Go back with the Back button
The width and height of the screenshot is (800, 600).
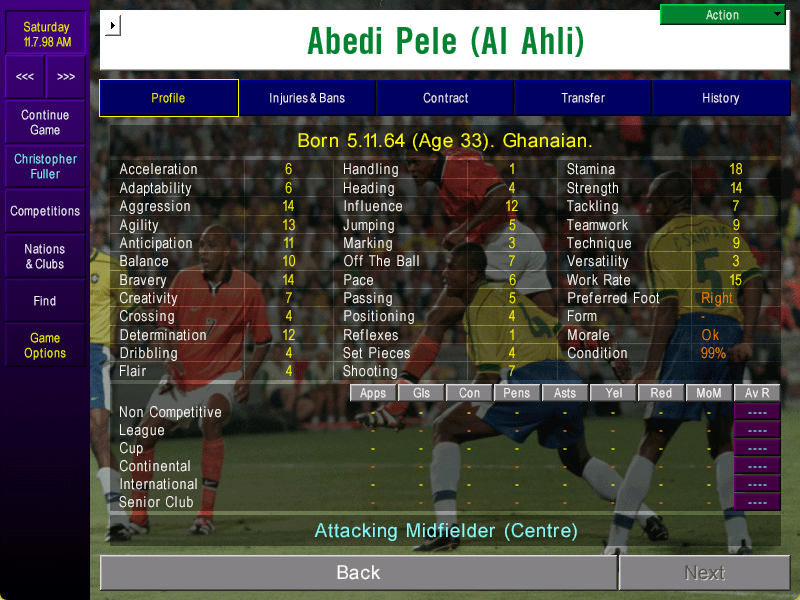(358, 572)
